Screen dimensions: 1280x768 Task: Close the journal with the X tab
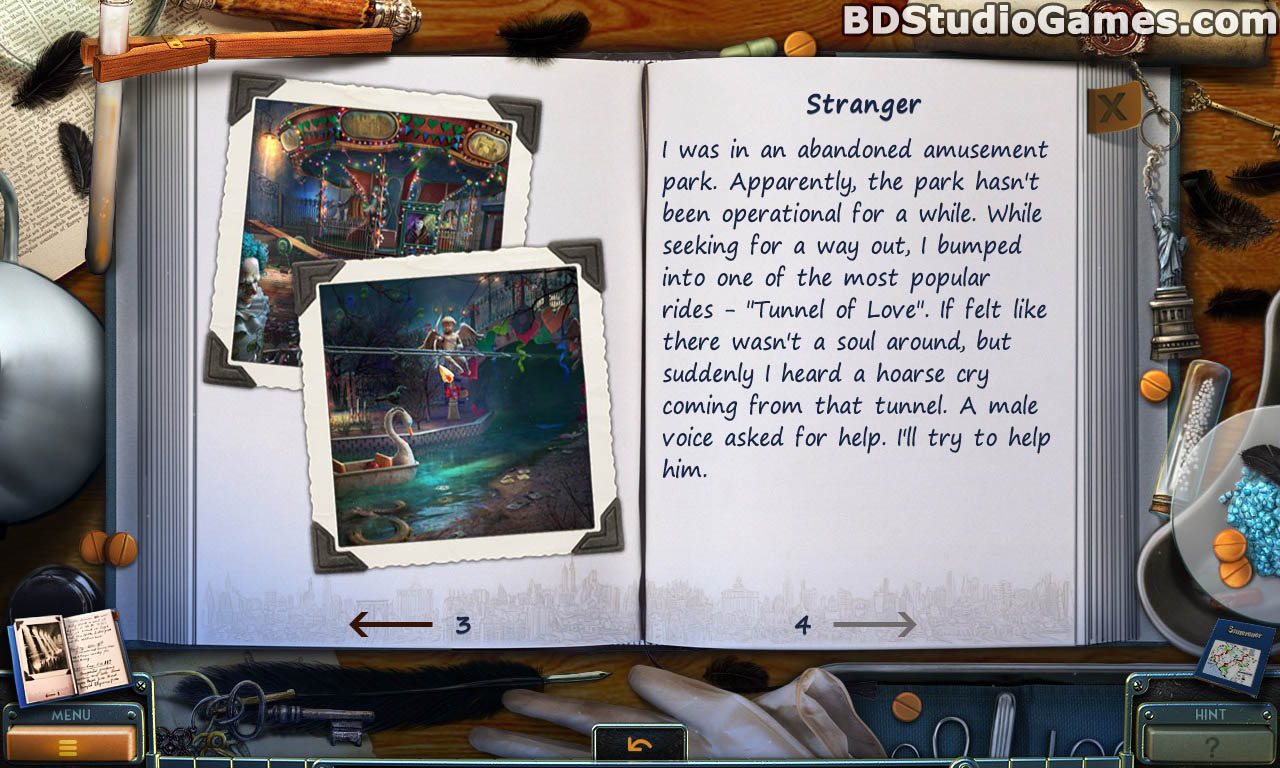click(1113, 106)
